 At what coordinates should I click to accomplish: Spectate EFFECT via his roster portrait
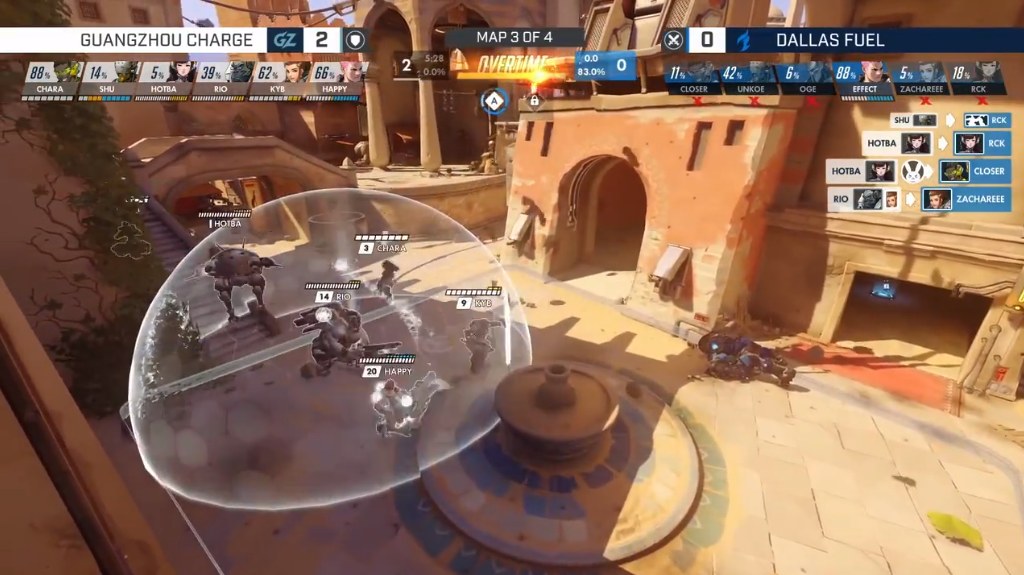[873, 72]
